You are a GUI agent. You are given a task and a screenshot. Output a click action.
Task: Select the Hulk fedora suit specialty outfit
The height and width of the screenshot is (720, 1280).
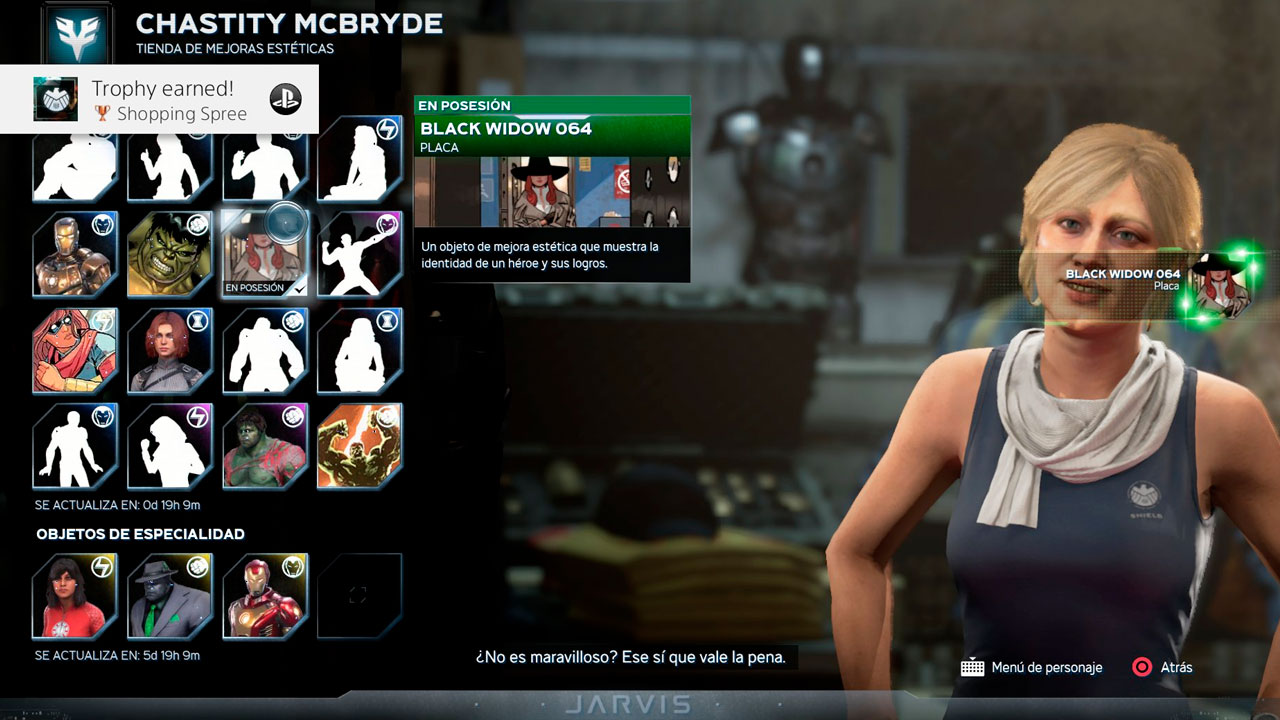(170, 596)
